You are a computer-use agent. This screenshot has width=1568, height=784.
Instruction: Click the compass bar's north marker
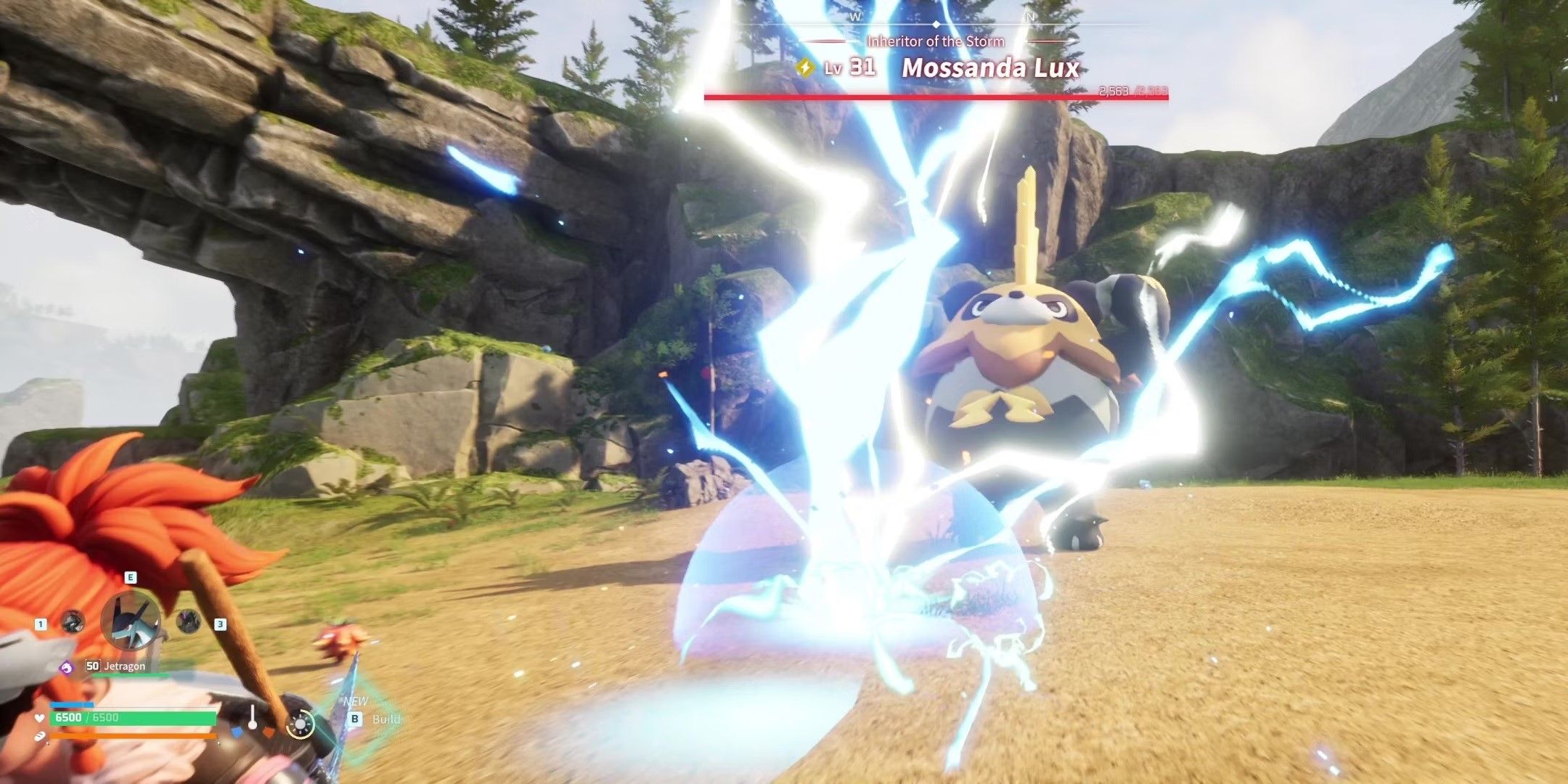click(x=1029, y=16)
